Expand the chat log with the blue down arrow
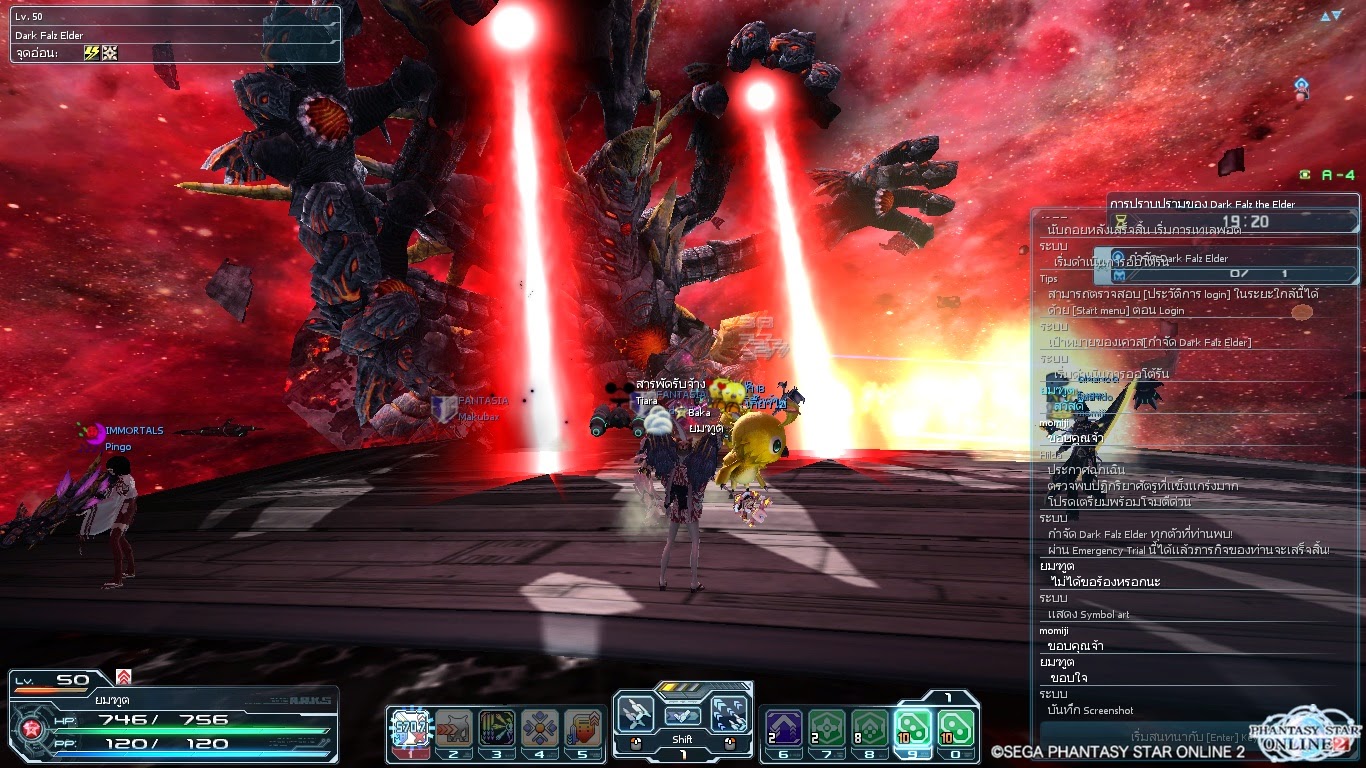 pos(1336,15)
